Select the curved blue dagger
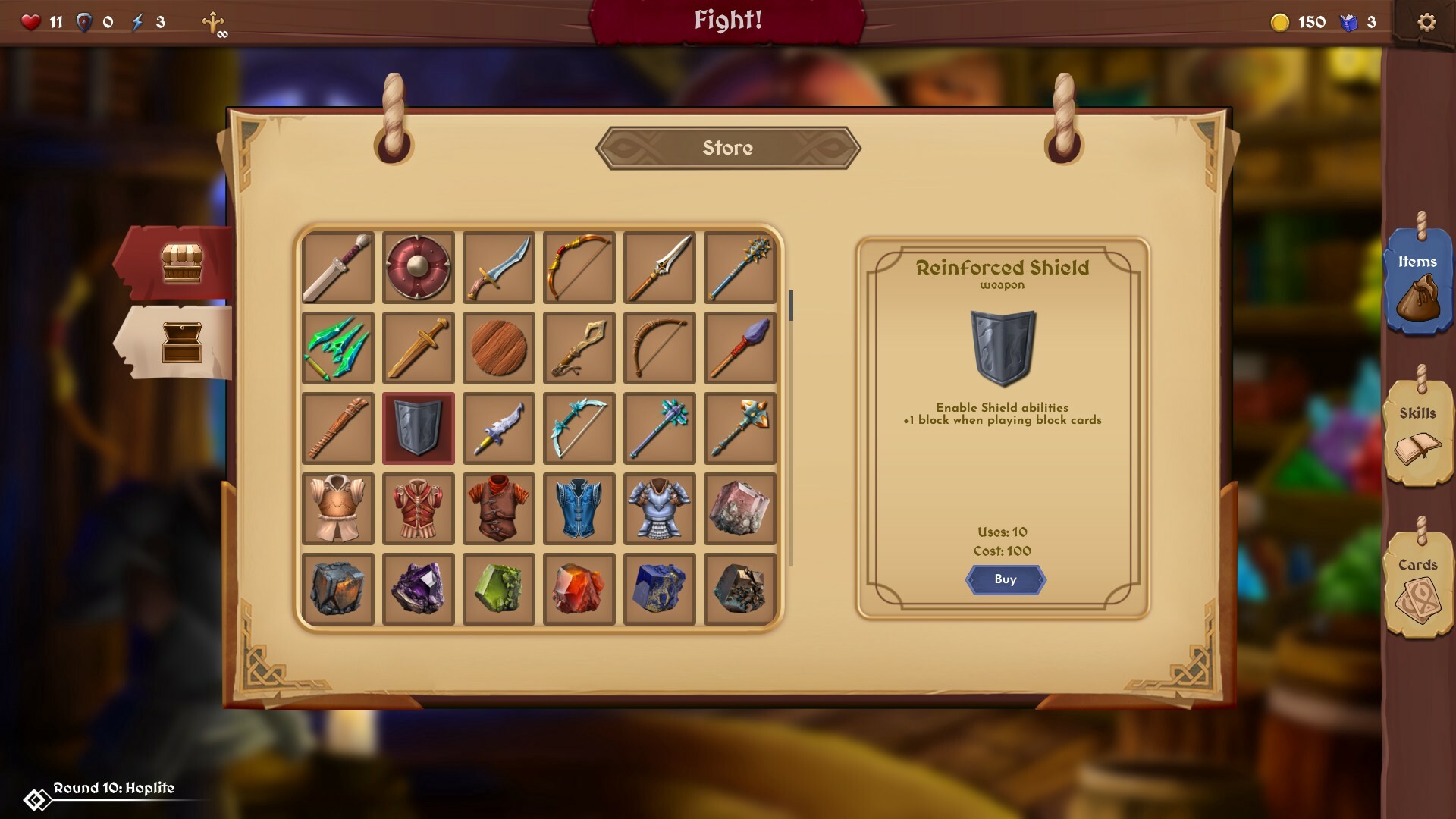Viewport: 1456px width, 819px height. click(498, 267)
